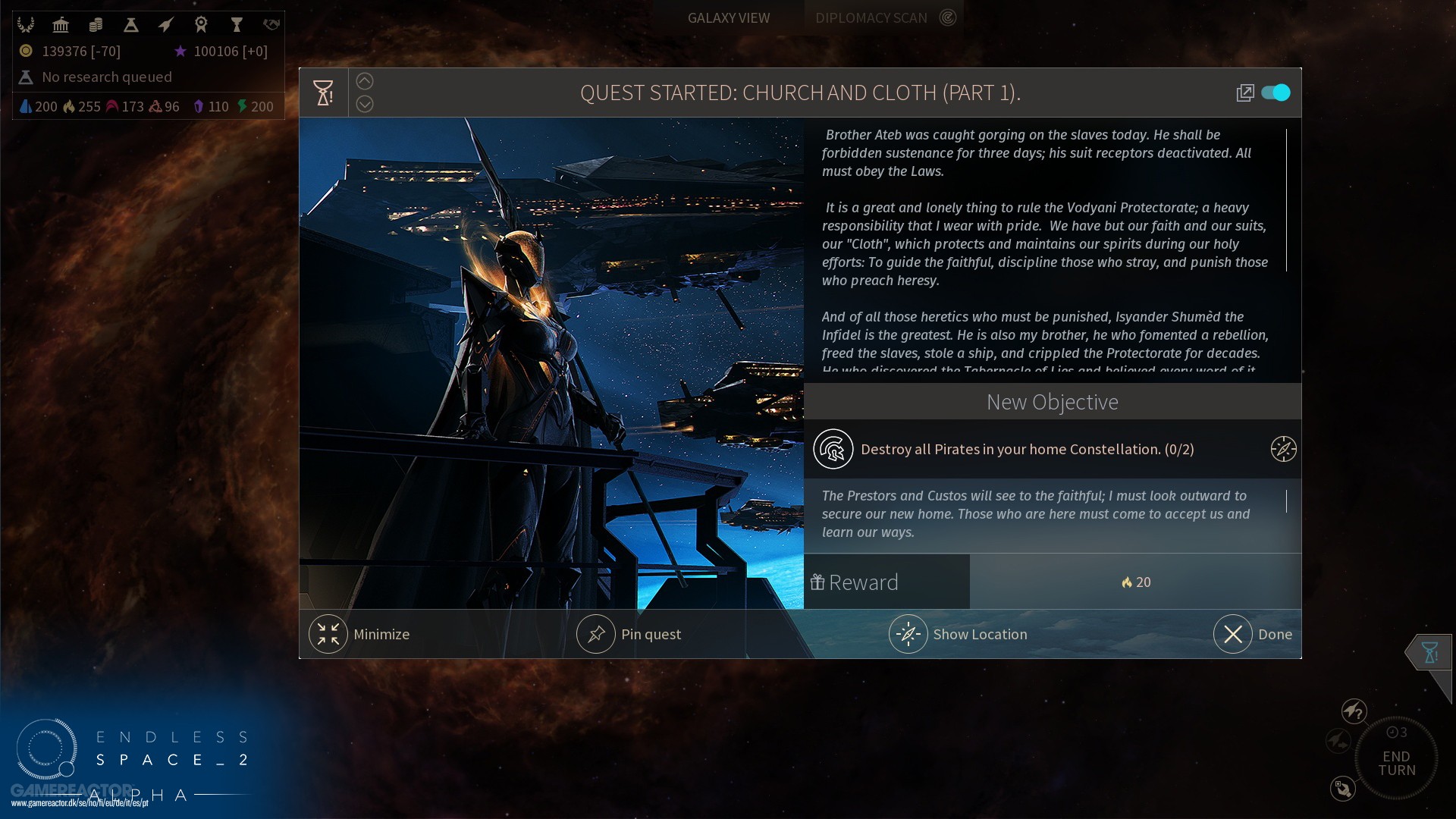Pin the Church and Cloth quest
Screen dimensions: 1456x819
(596, 634)
